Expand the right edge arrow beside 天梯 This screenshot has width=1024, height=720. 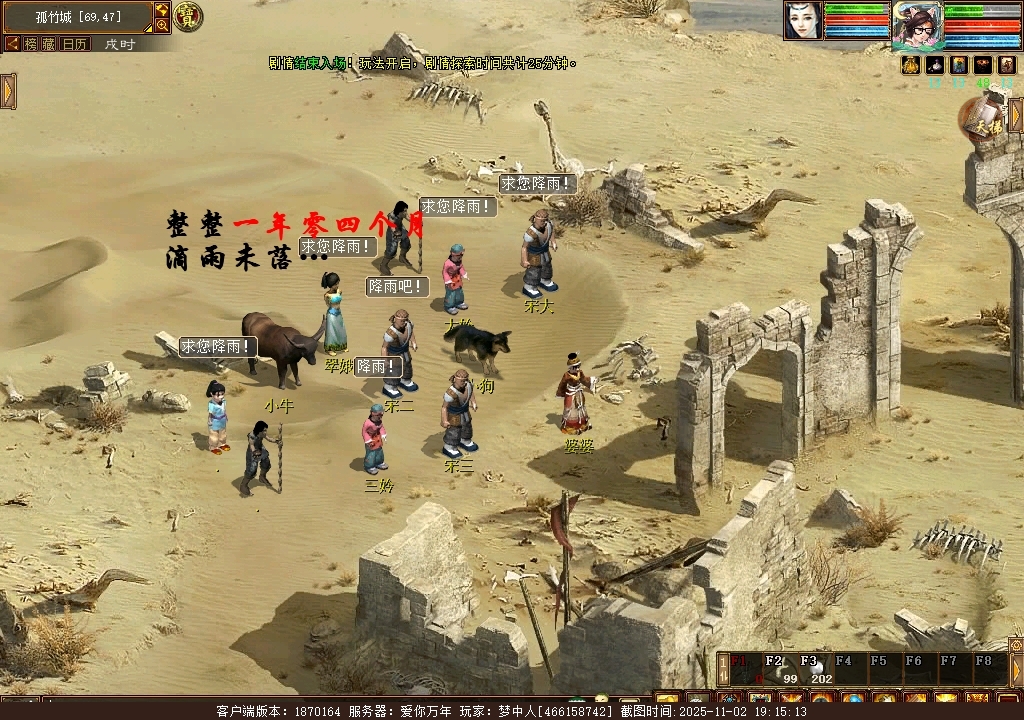(1016, 115)
